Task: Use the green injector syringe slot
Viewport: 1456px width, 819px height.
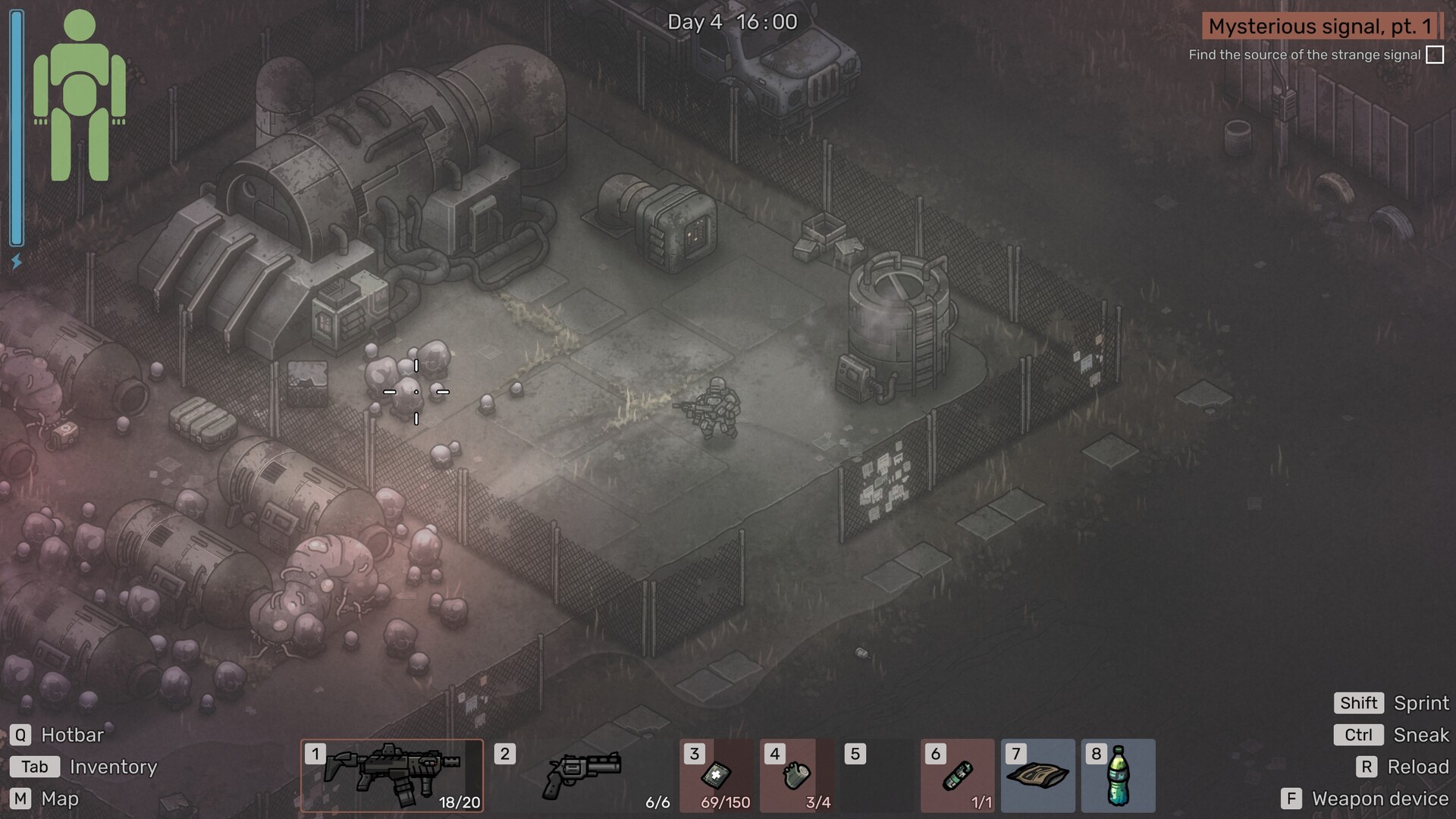Action: coord(958,775)
